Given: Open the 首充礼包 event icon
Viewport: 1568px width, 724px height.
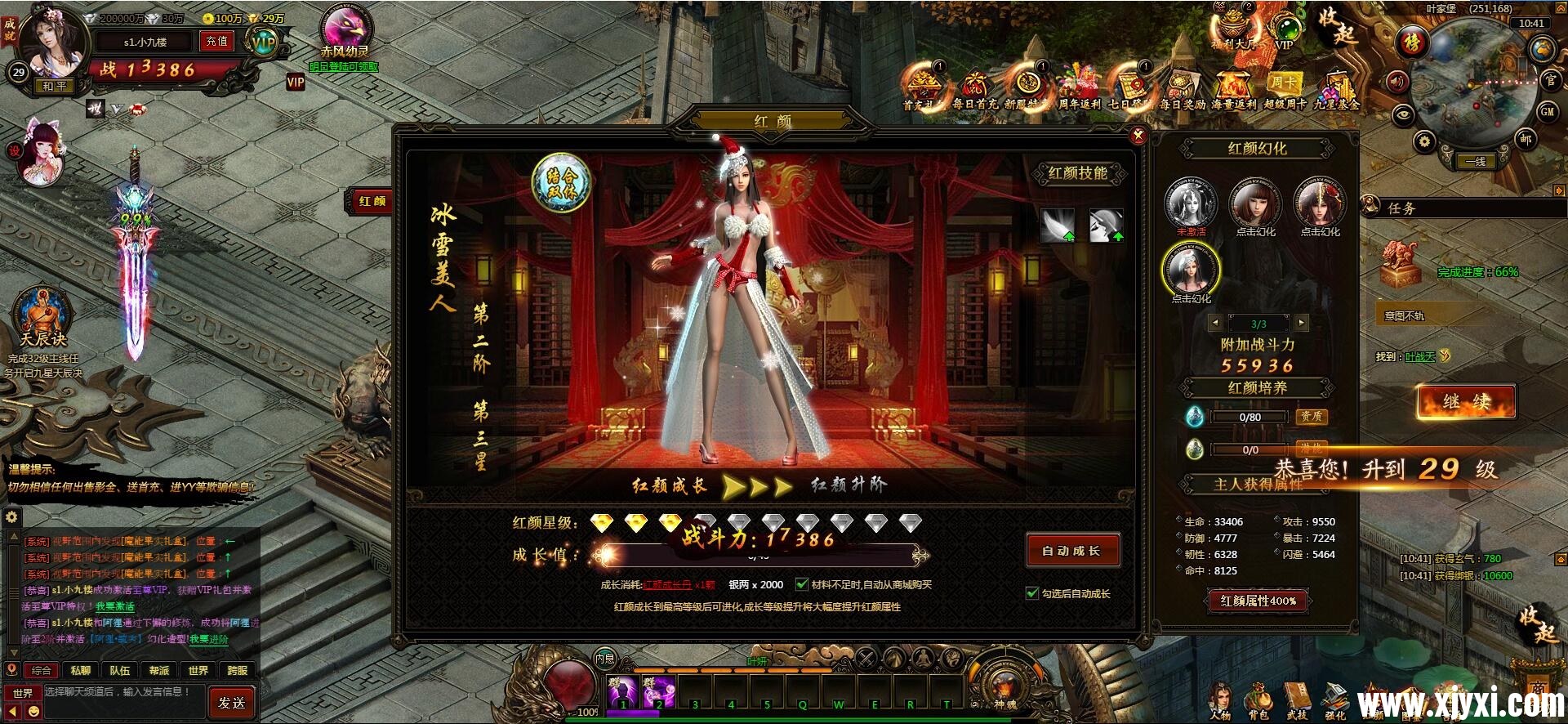Looking at the screenshot, I should pos(923,88).
